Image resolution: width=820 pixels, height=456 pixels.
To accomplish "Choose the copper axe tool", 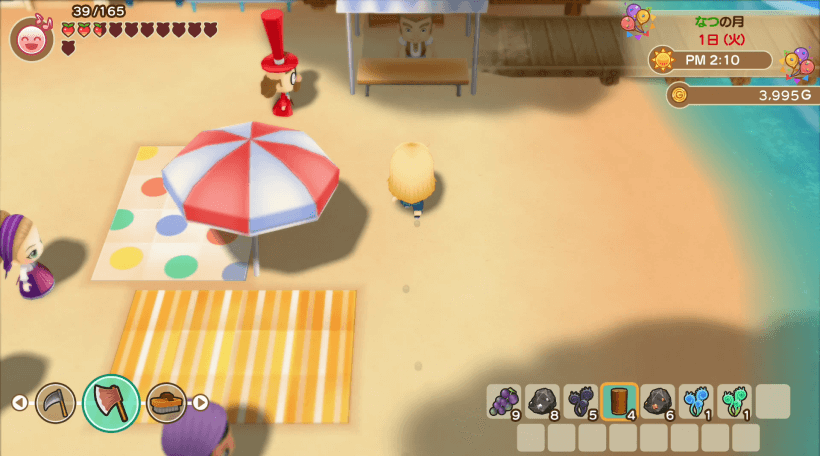I will 110,402.
